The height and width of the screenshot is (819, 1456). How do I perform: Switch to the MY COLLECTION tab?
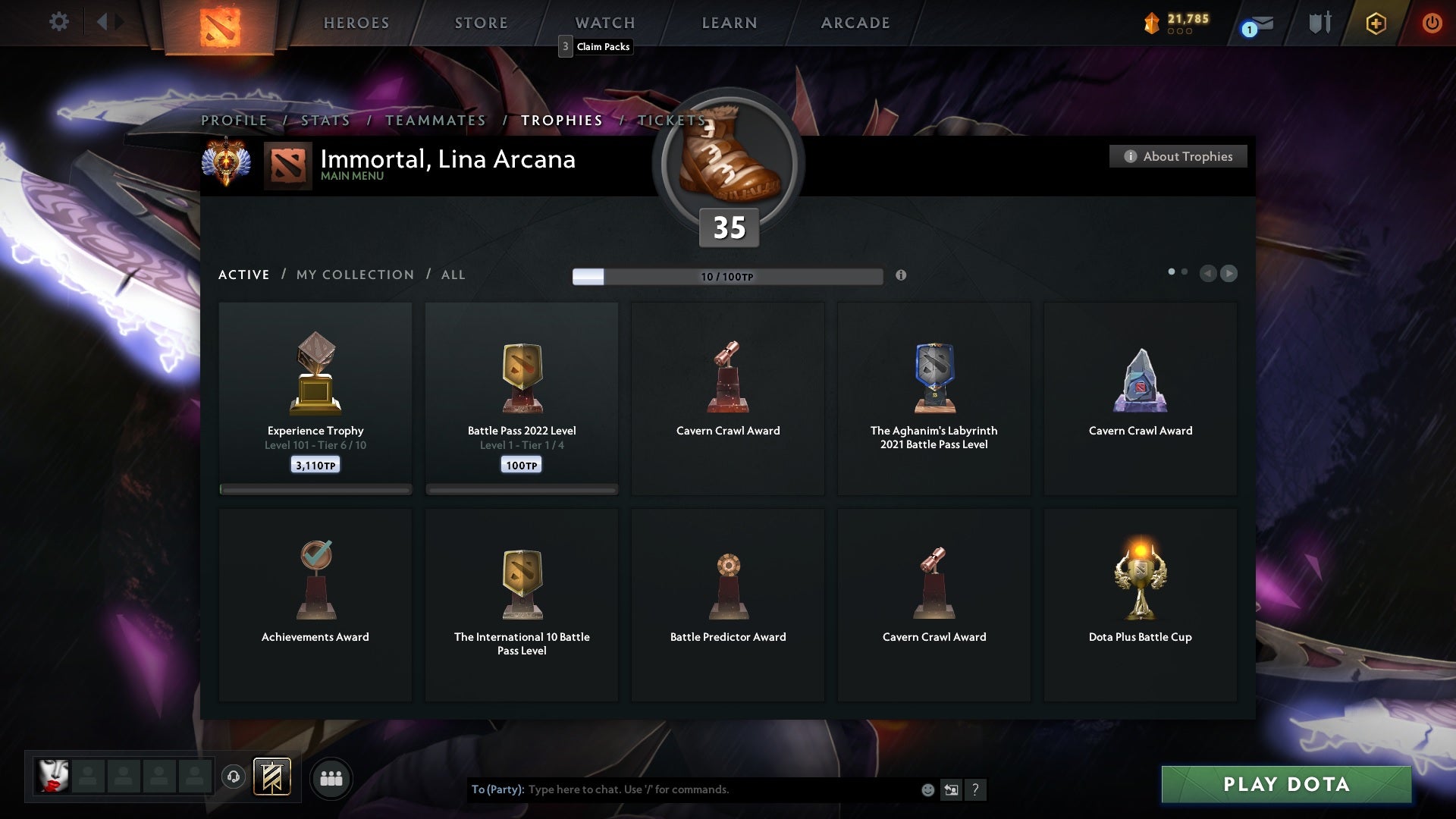pyautogui.click(x=354, y=275)
